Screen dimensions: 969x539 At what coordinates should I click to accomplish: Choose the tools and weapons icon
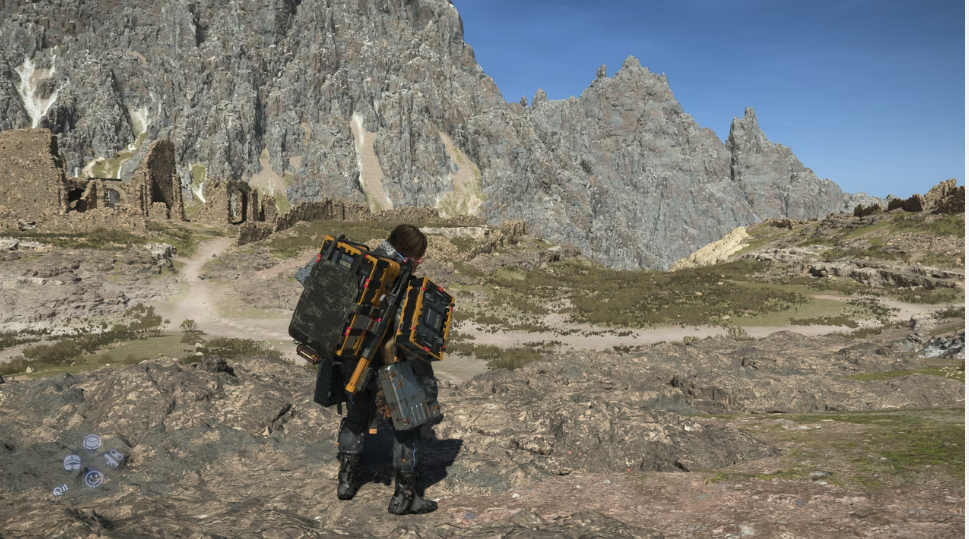pyautogui.click(x=114, y=458)
